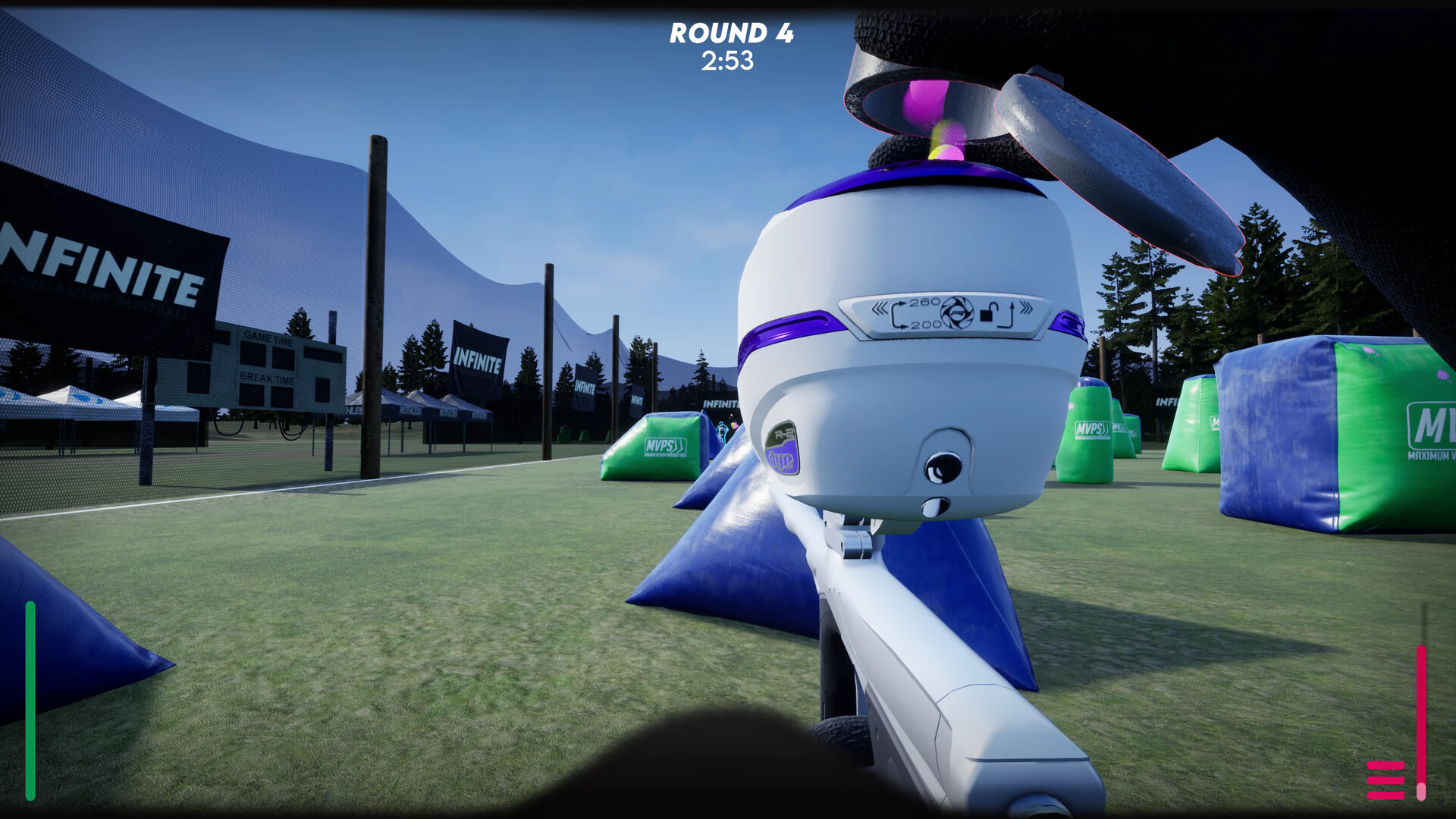Select the curved feed-arrow icon beside 260

[899, 314]
